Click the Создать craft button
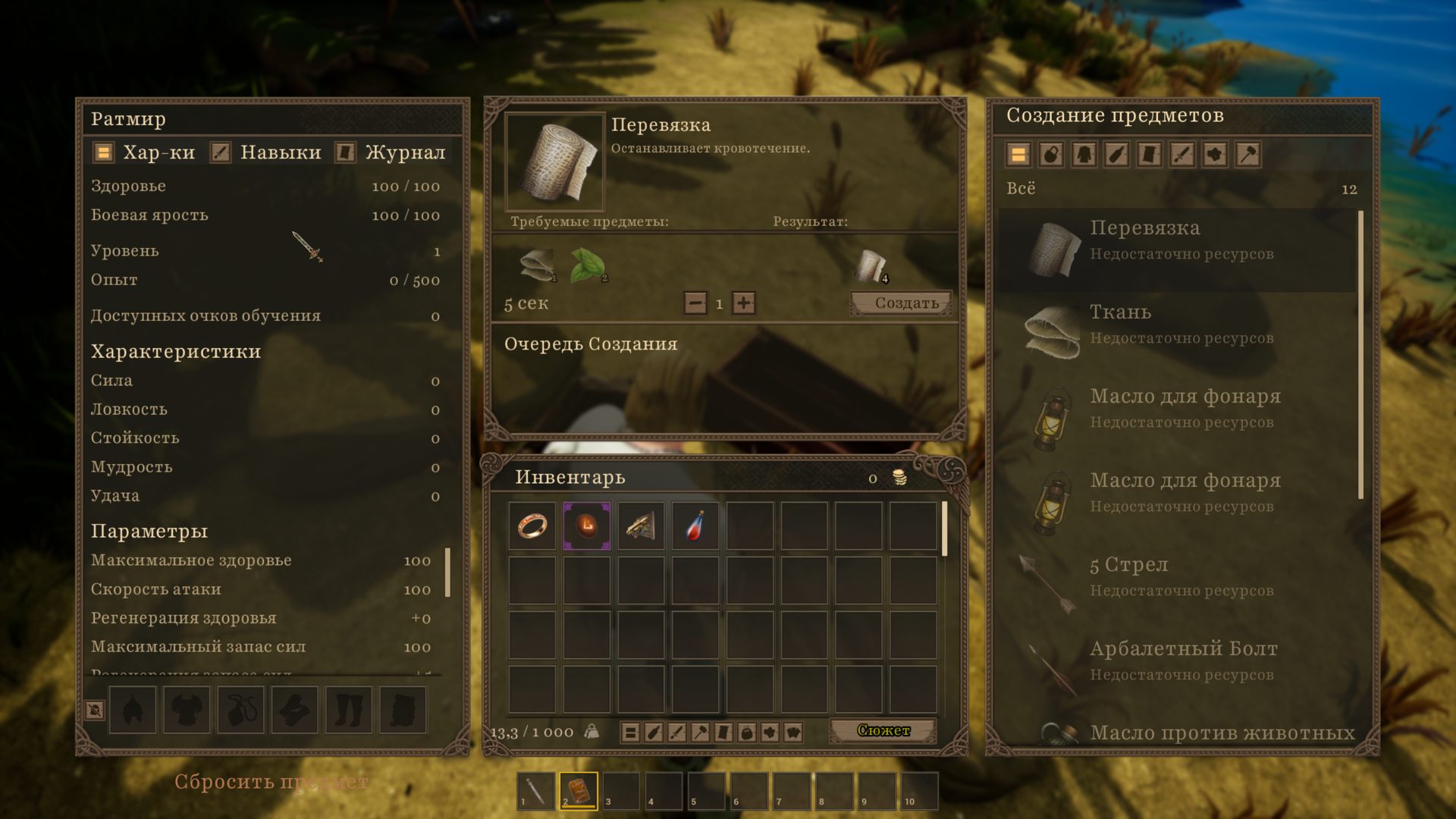 point(901,303)
